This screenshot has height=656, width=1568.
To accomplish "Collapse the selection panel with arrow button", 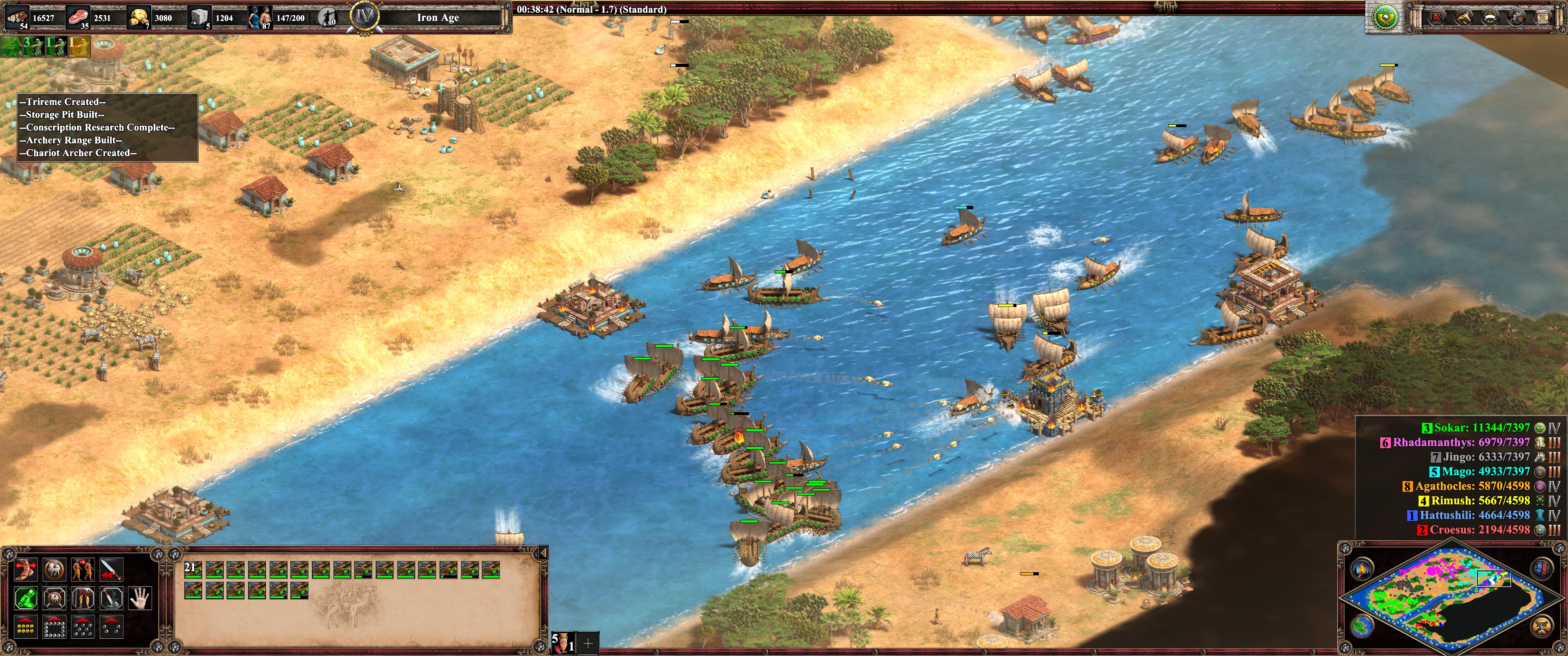I will (542, 553).
